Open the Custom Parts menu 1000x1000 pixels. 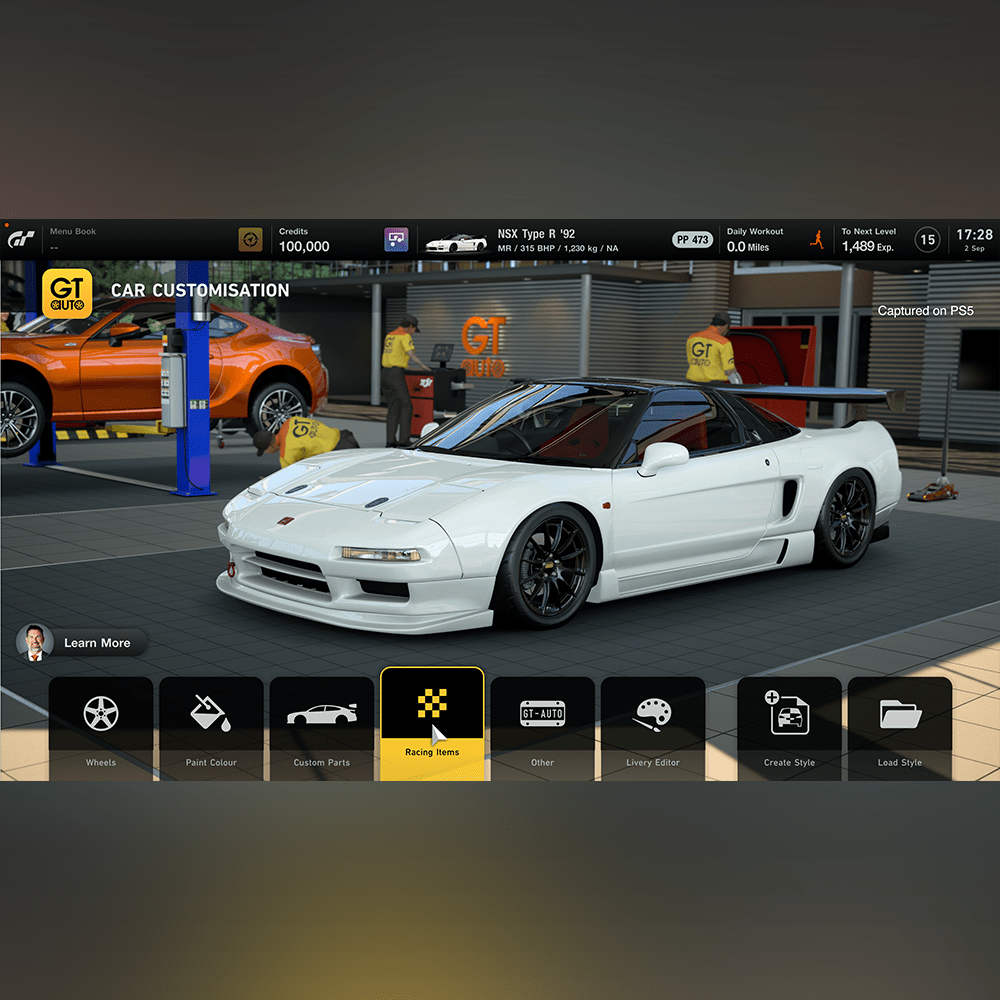(322, 726)
